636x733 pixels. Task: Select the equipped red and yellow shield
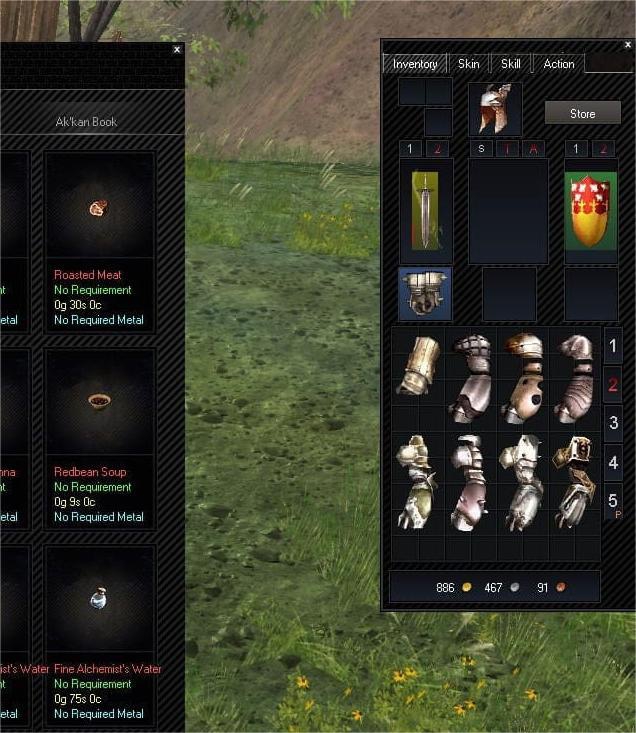pos(590,211)
